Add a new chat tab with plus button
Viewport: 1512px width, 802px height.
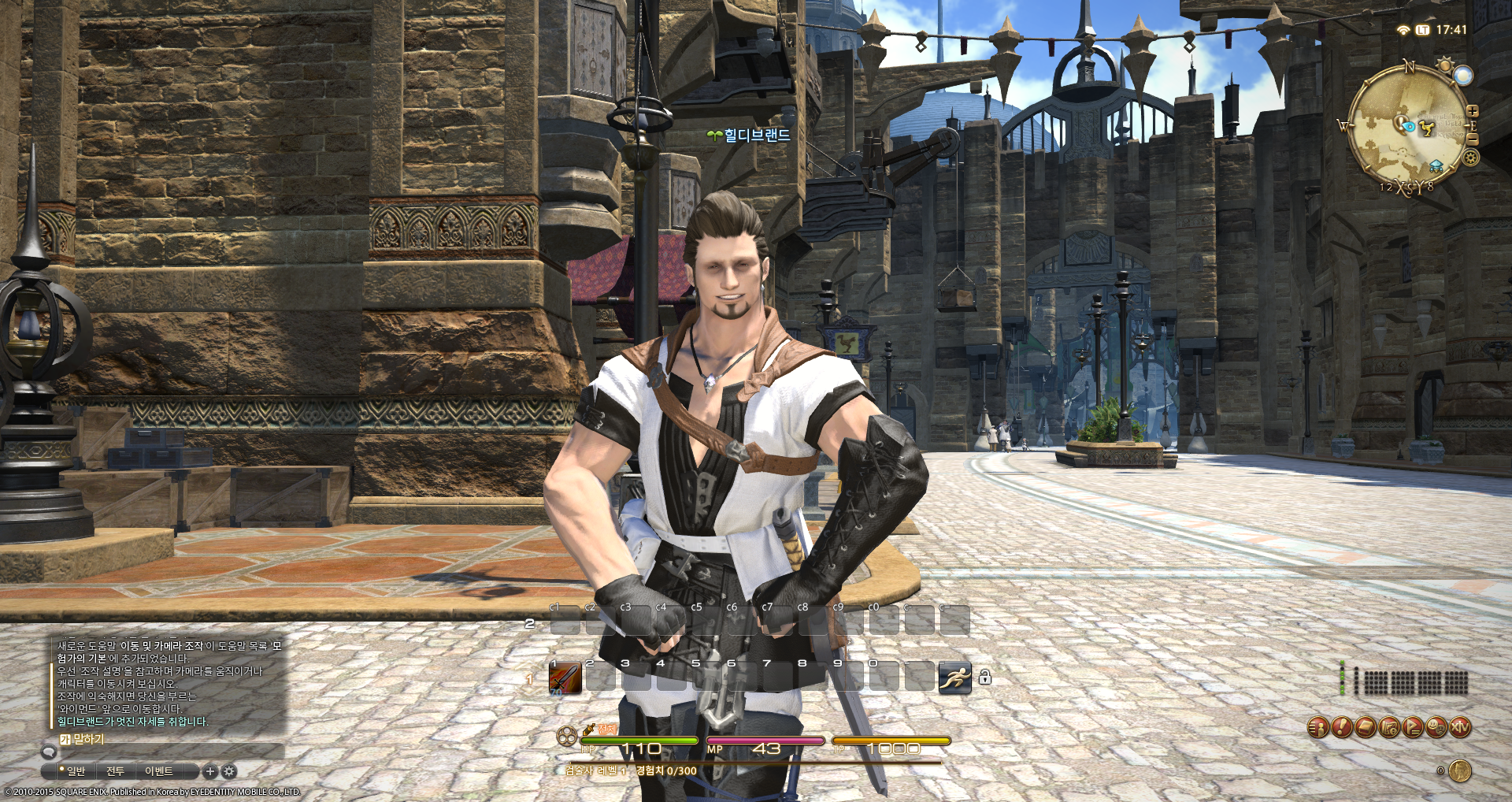[x=210, y=771]
